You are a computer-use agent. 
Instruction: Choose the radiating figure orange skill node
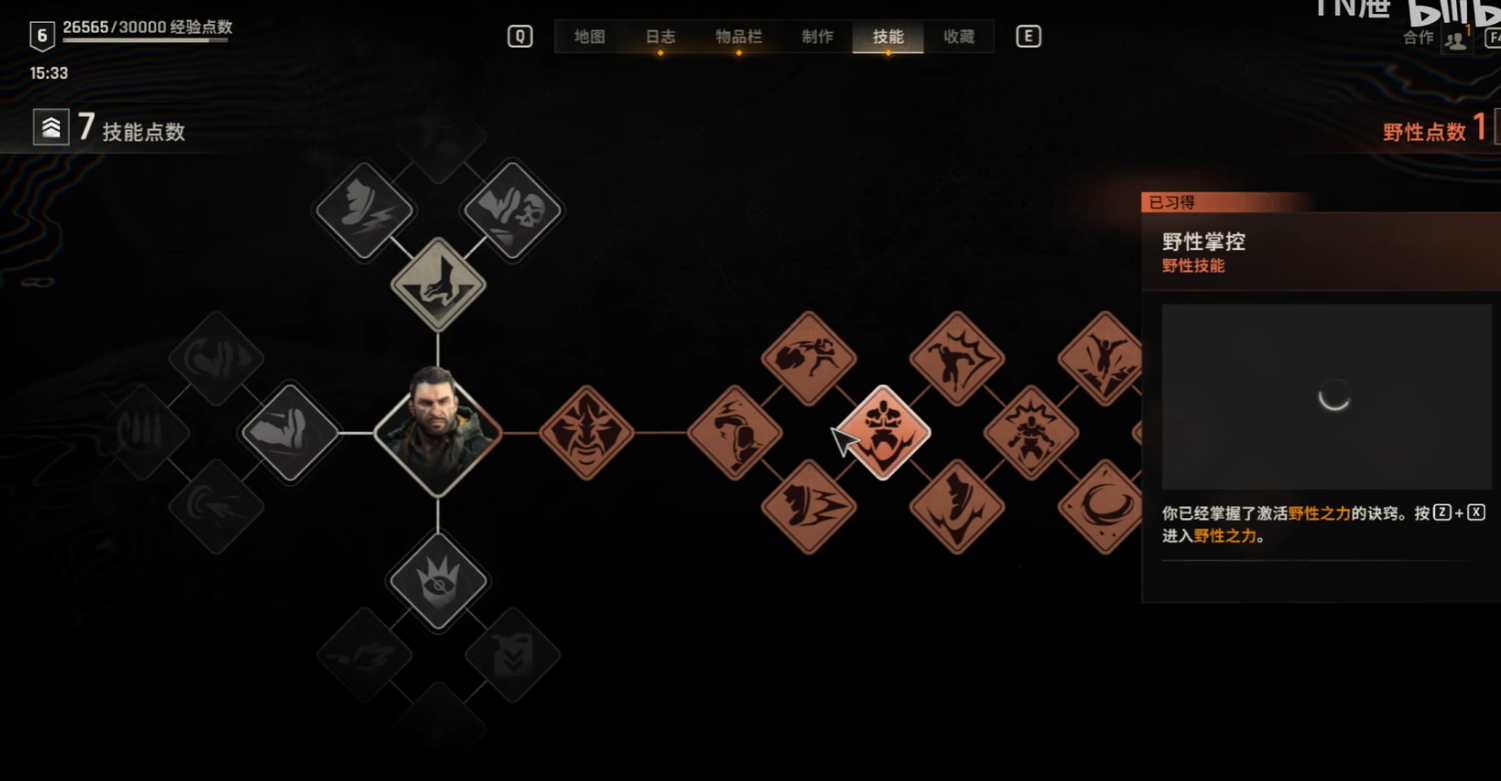(1030, 433)
